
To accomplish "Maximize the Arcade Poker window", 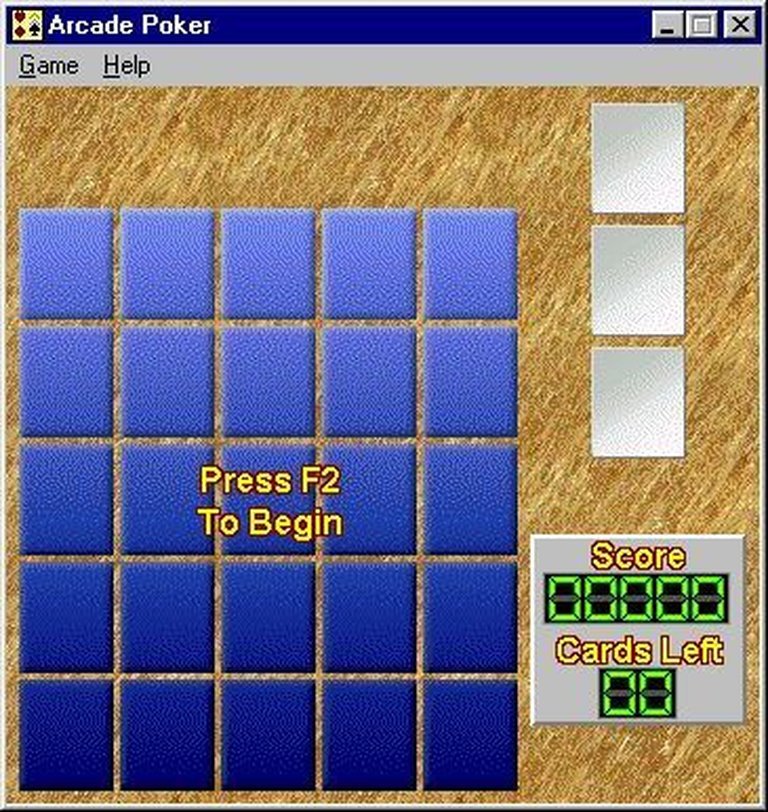I will [x=701, y=25].
